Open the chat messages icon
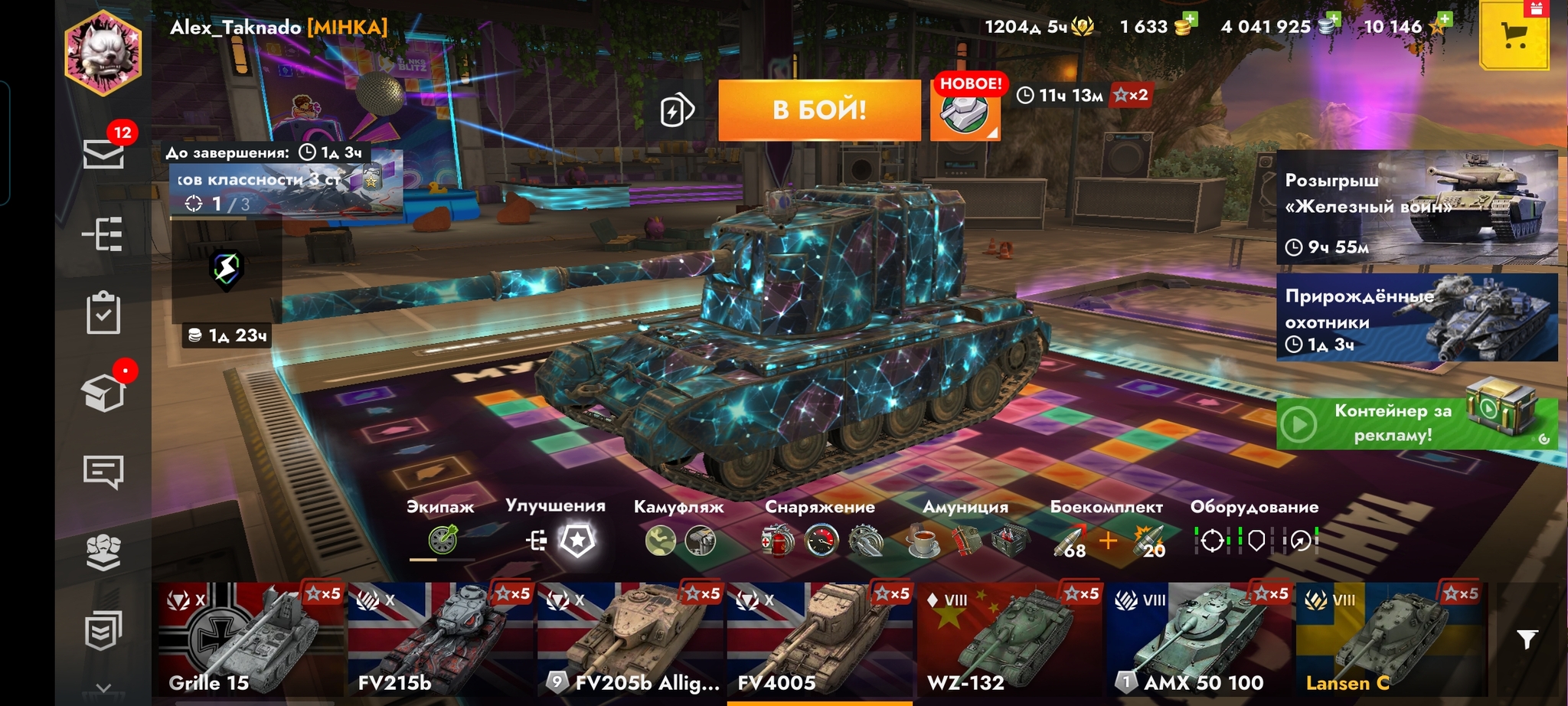 click(x=103, y=472)
